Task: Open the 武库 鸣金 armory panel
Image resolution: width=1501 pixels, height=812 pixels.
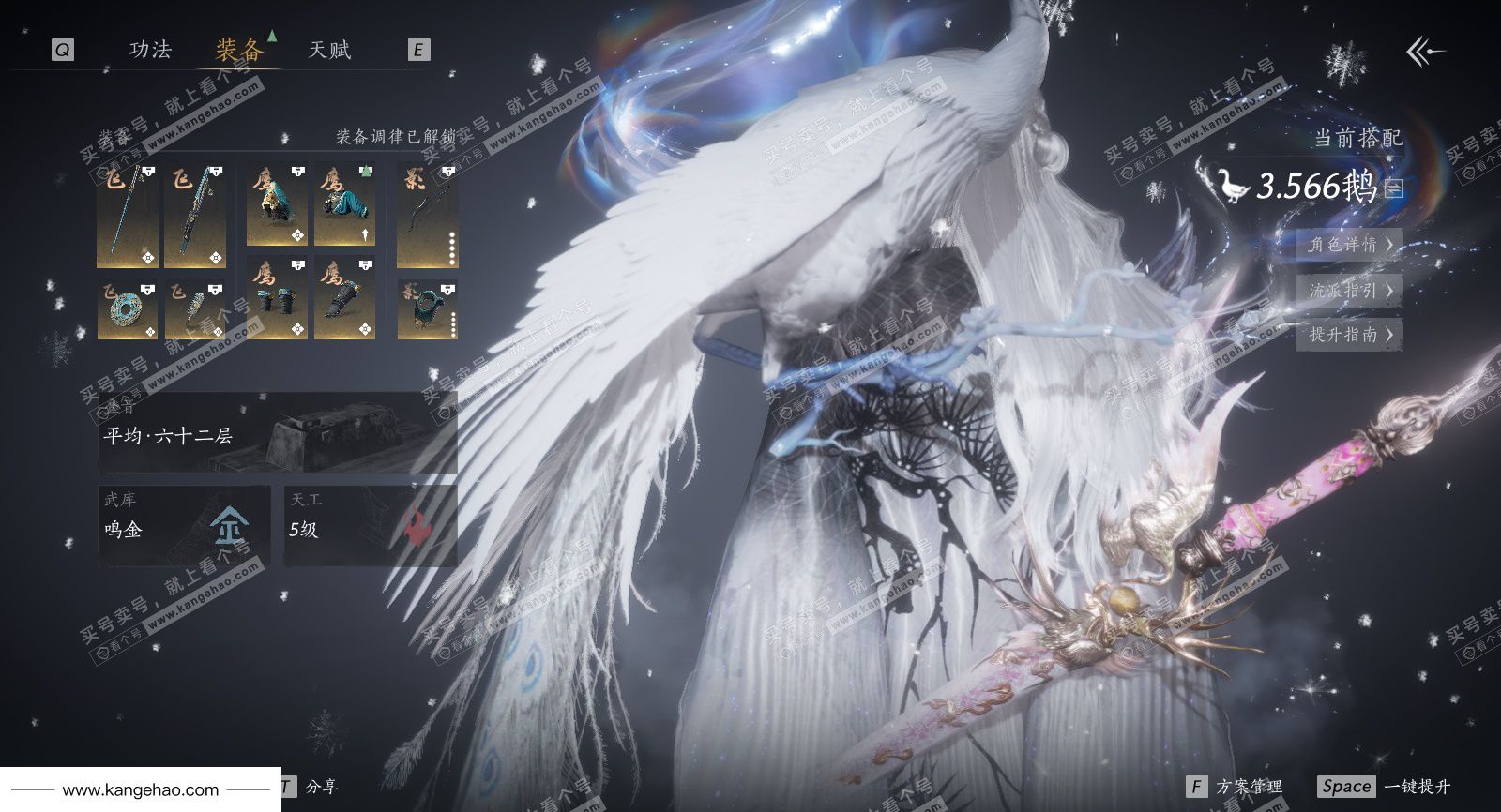Action: pos(184,525)
